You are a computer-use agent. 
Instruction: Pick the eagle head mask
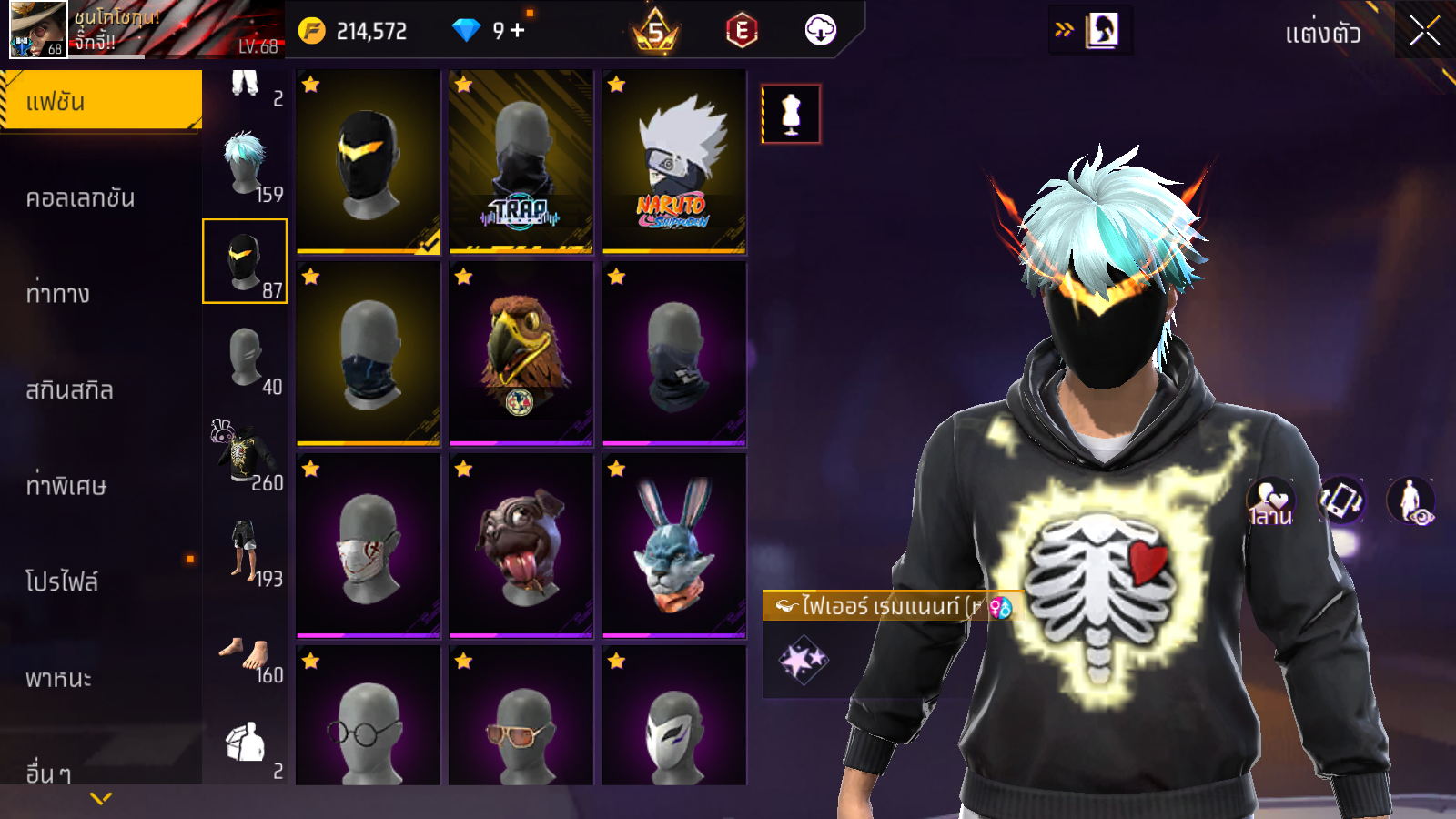[521, 355]
